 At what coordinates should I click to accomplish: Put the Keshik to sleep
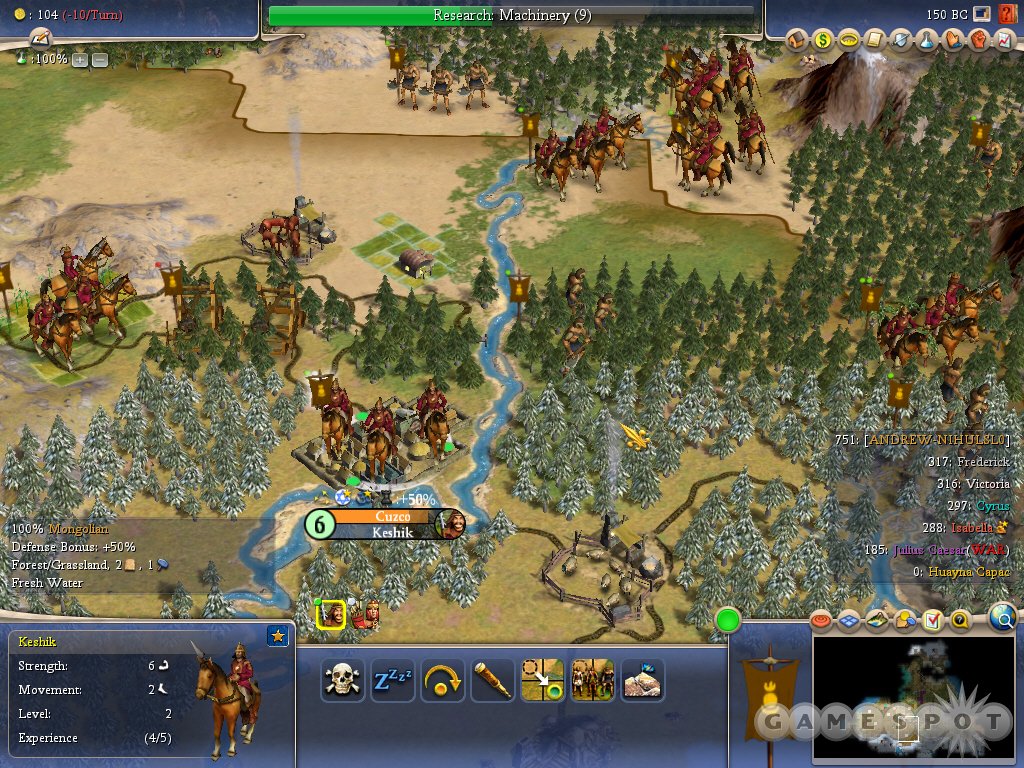pos(393,681)
